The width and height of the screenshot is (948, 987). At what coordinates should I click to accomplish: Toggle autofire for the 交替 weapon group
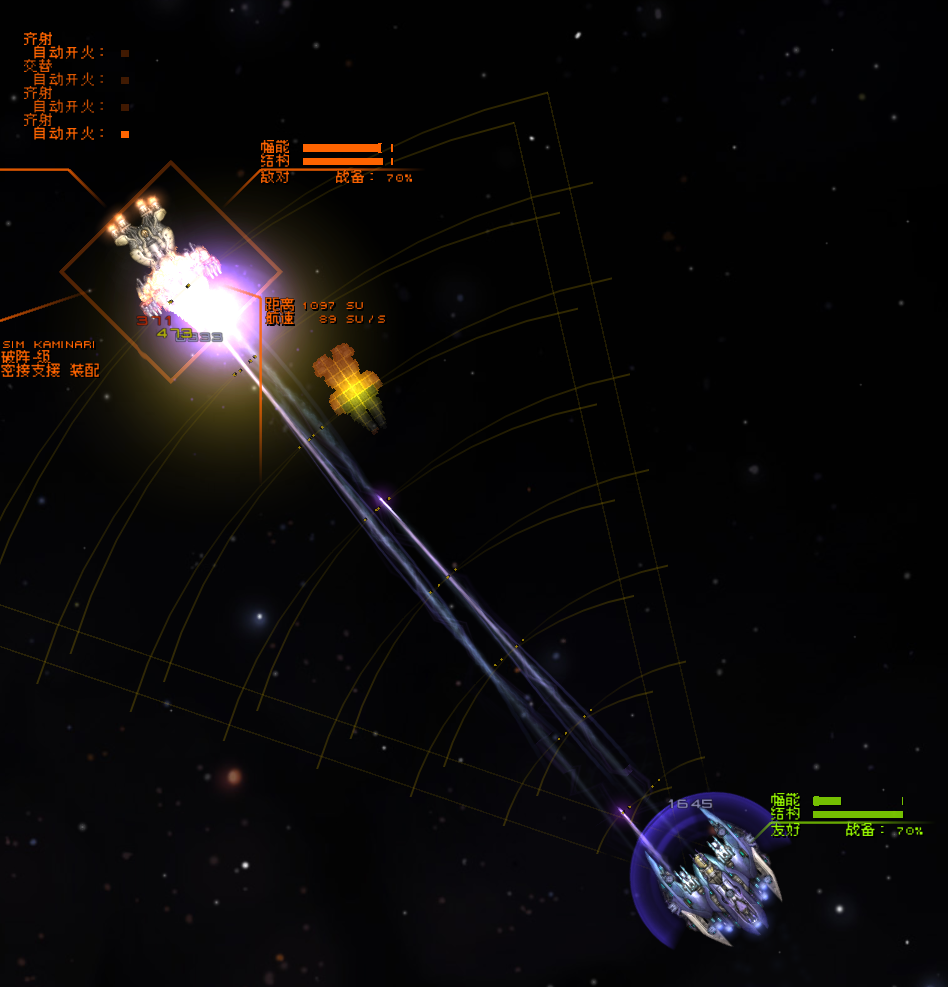click(125, 80)
